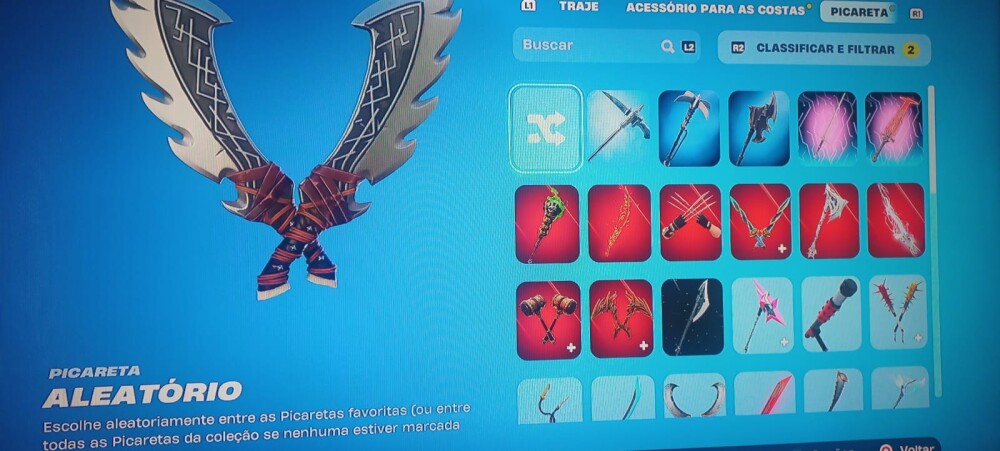Image resolution: width=1000 pixels, height=451 pixels.
Task: Select the Wolverine claws pickaxe
Action: 689,220
